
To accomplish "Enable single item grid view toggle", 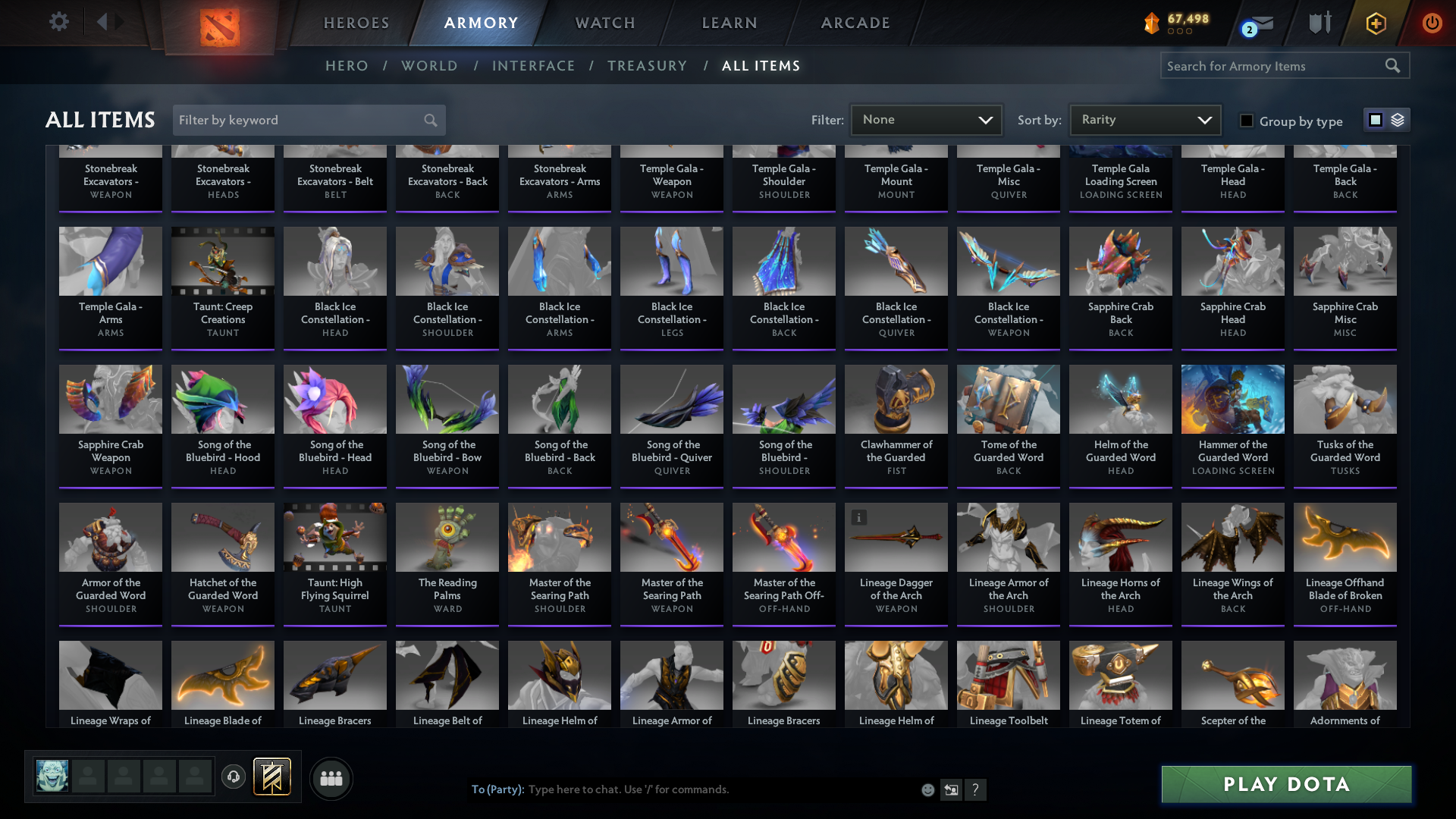I will 1375,120.
